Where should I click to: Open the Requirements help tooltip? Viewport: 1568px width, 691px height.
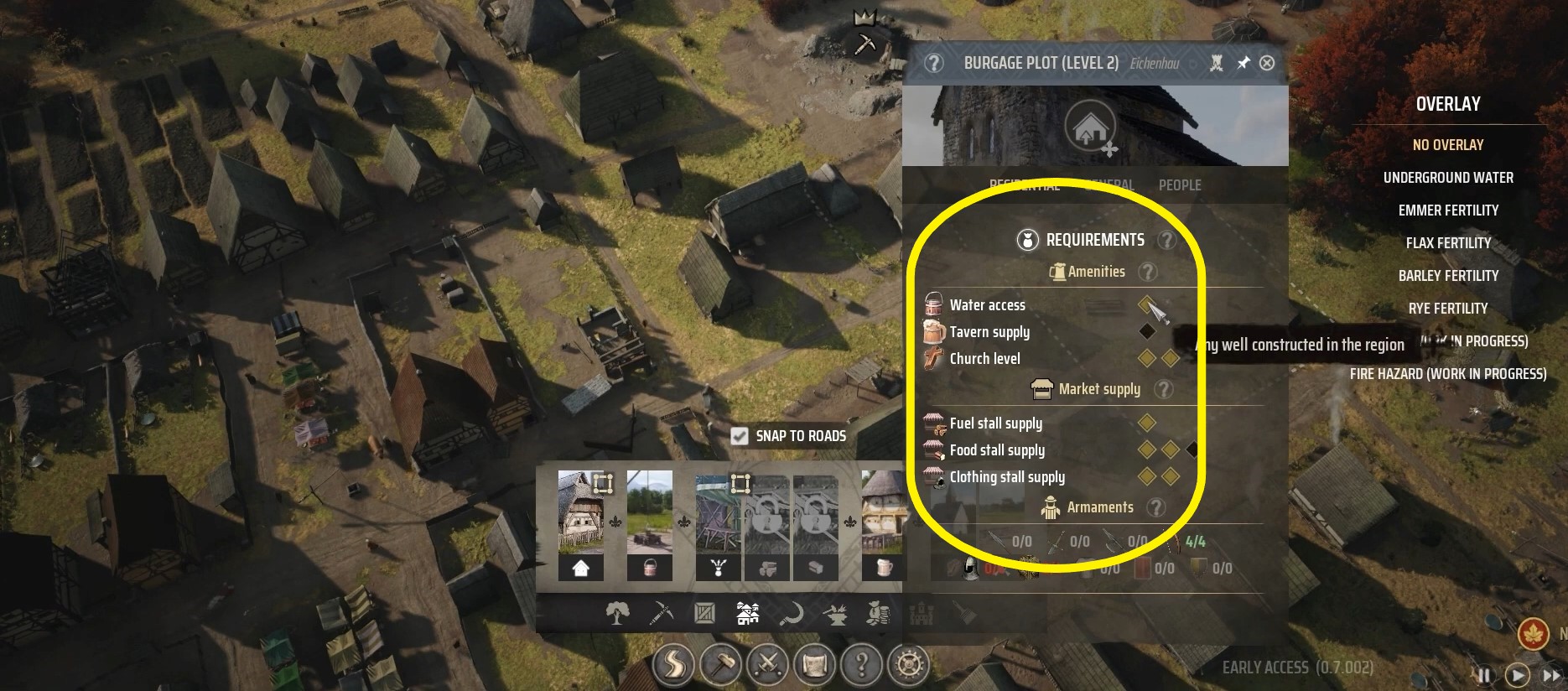(x=1166, y=240)
